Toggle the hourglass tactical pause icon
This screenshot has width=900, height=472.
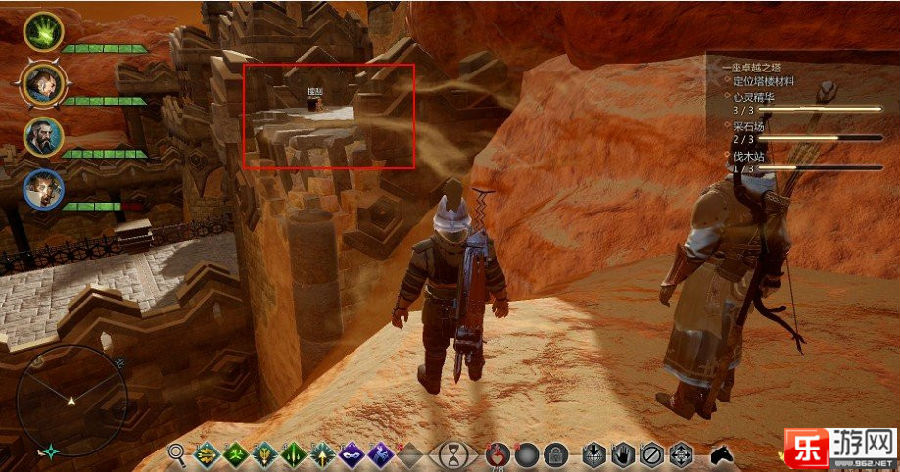[454, 454]
